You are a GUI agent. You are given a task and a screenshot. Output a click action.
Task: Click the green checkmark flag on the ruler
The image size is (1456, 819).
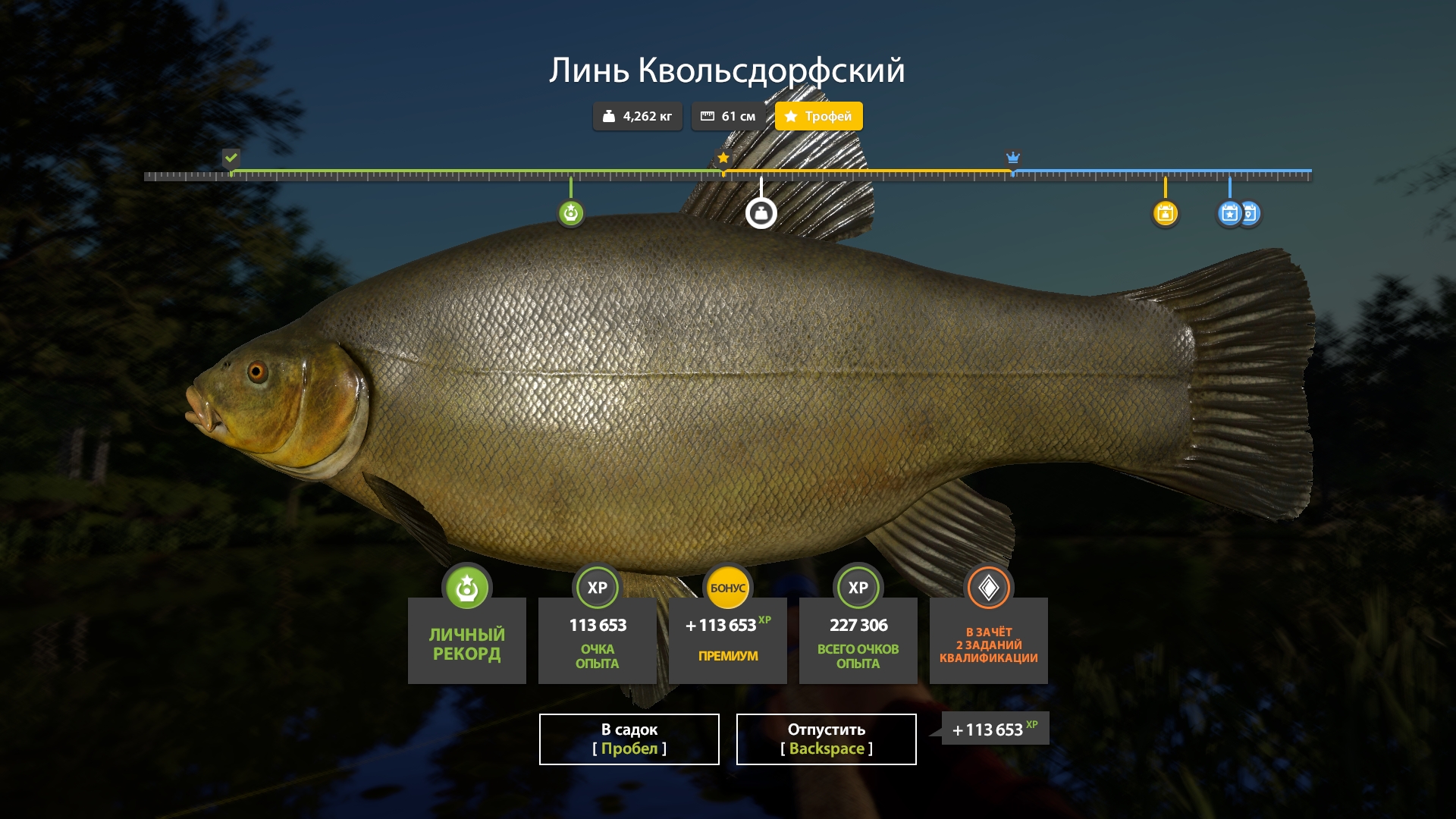(x=231, y=159)
